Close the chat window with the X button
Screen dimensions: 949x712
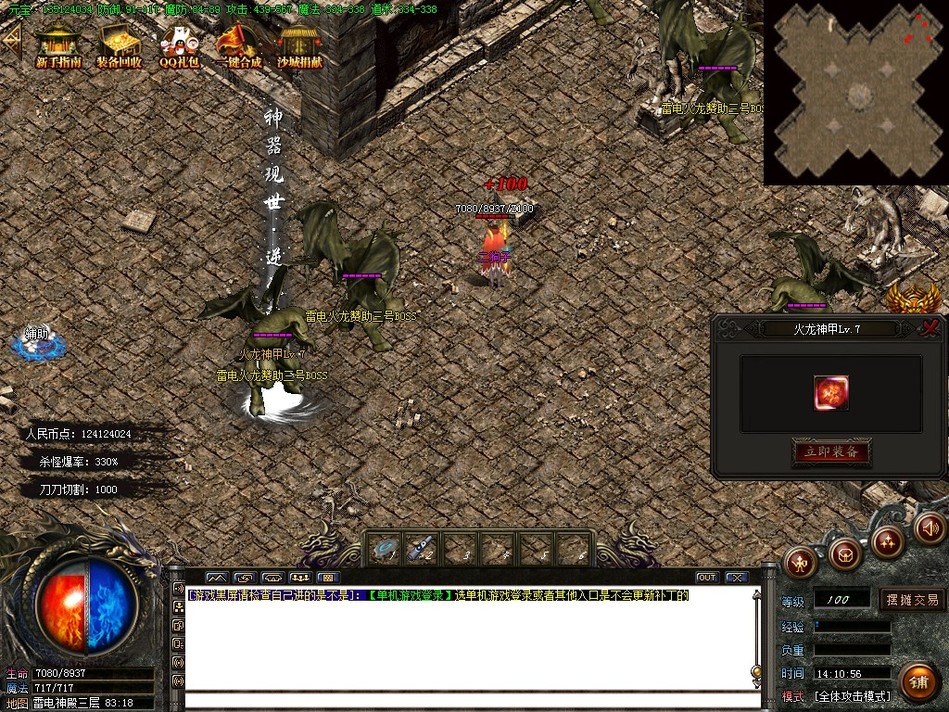[x=737, y=577]
